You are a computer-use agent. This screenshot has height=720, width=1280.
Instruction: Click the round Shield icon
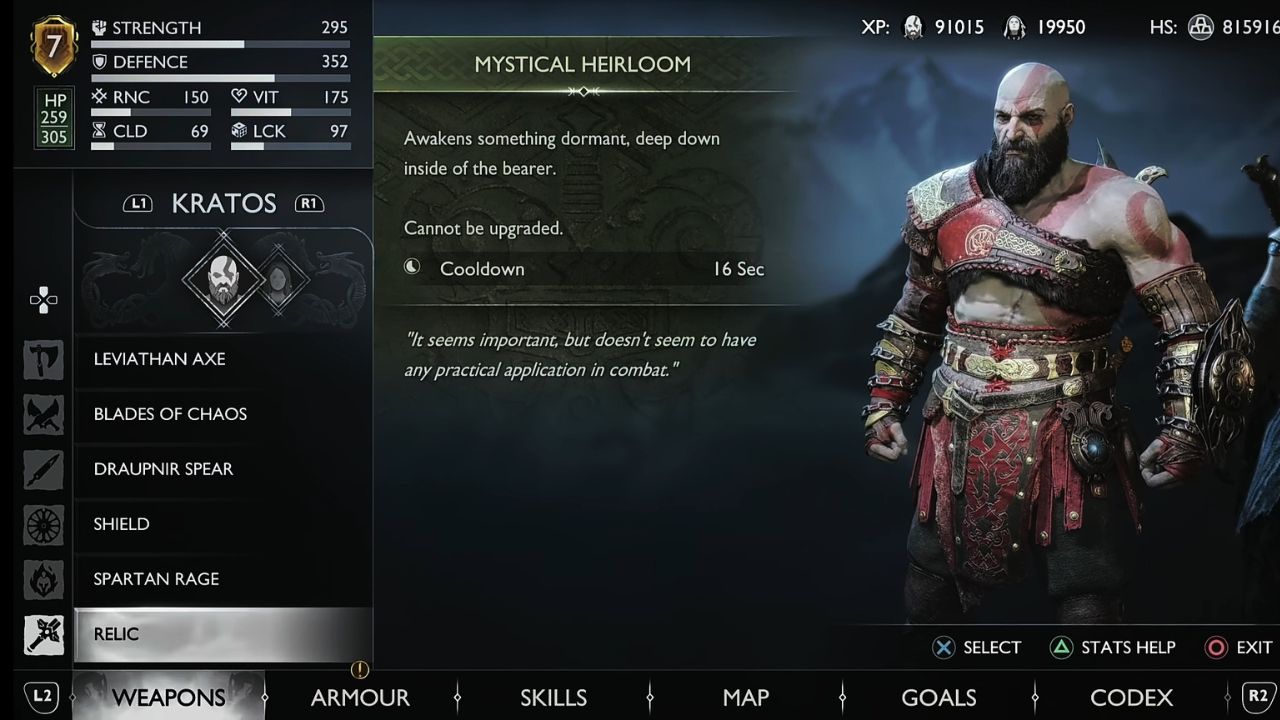[43, 525]
